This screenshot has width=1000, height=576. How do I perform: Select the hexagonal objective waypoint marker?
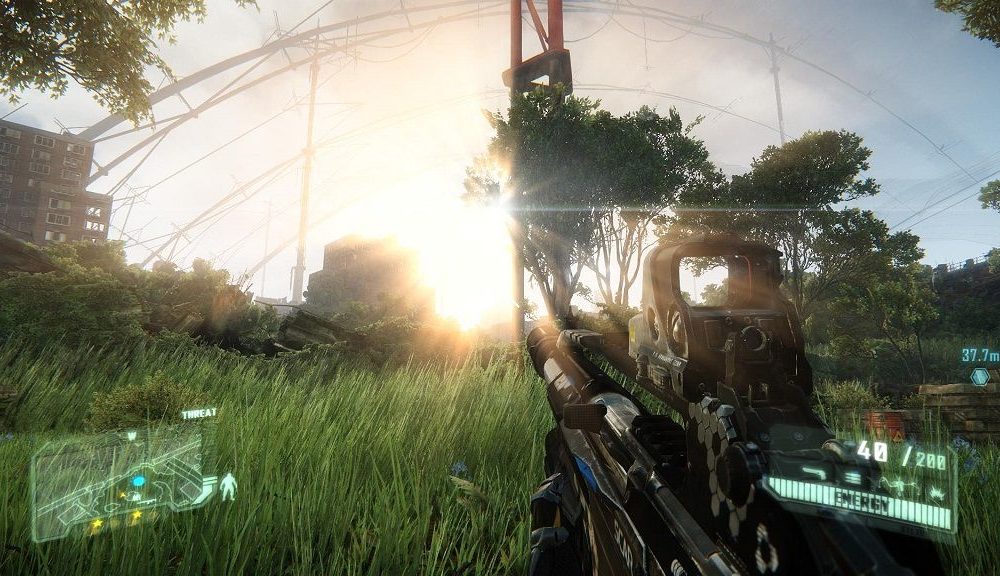(980, 376)
